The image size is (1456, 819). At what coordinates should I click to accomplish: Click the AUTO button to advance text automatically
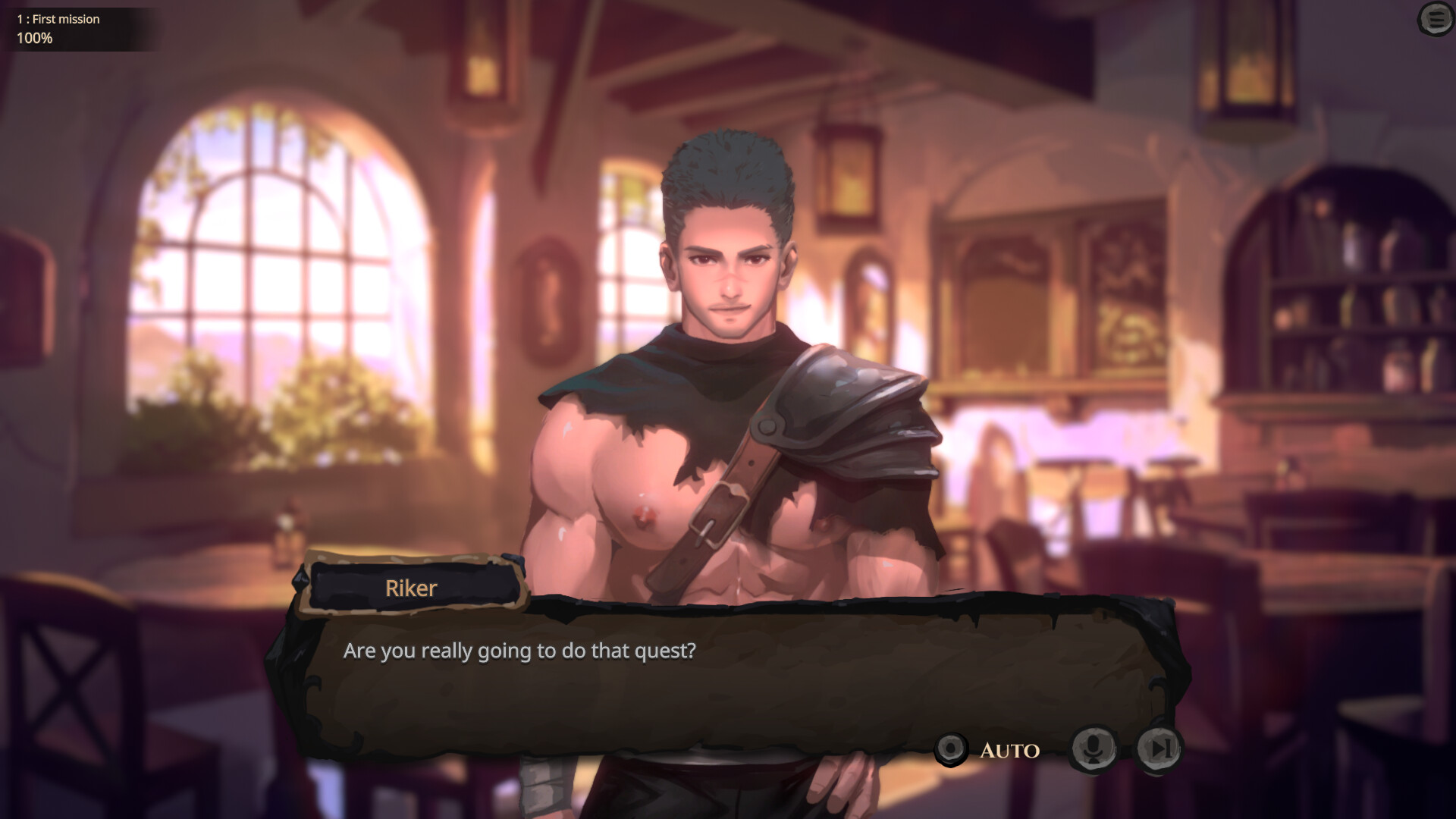tap(1009, 751)
